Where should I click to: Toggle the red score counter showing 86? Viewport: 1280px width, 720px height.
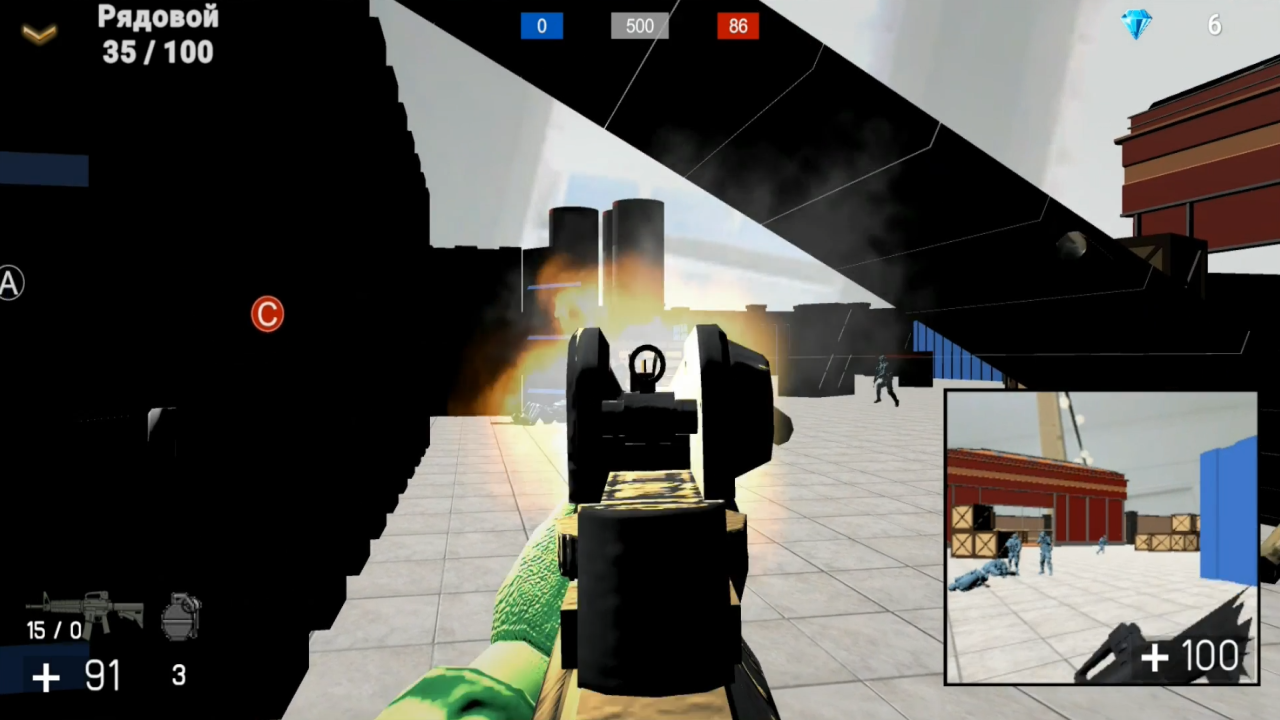pyautogui.click(x=738, y=26)
